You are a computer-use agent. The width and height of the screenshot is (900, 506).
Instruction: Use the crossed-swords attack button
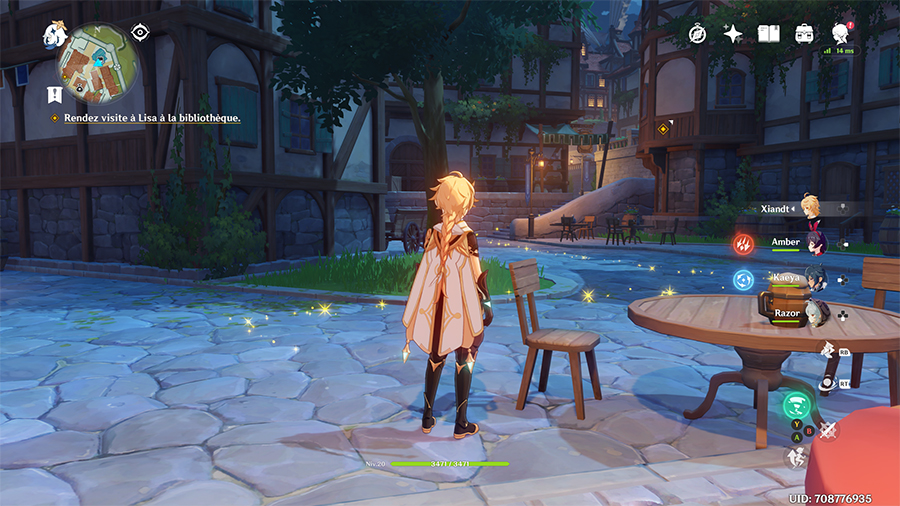(827, 431)
